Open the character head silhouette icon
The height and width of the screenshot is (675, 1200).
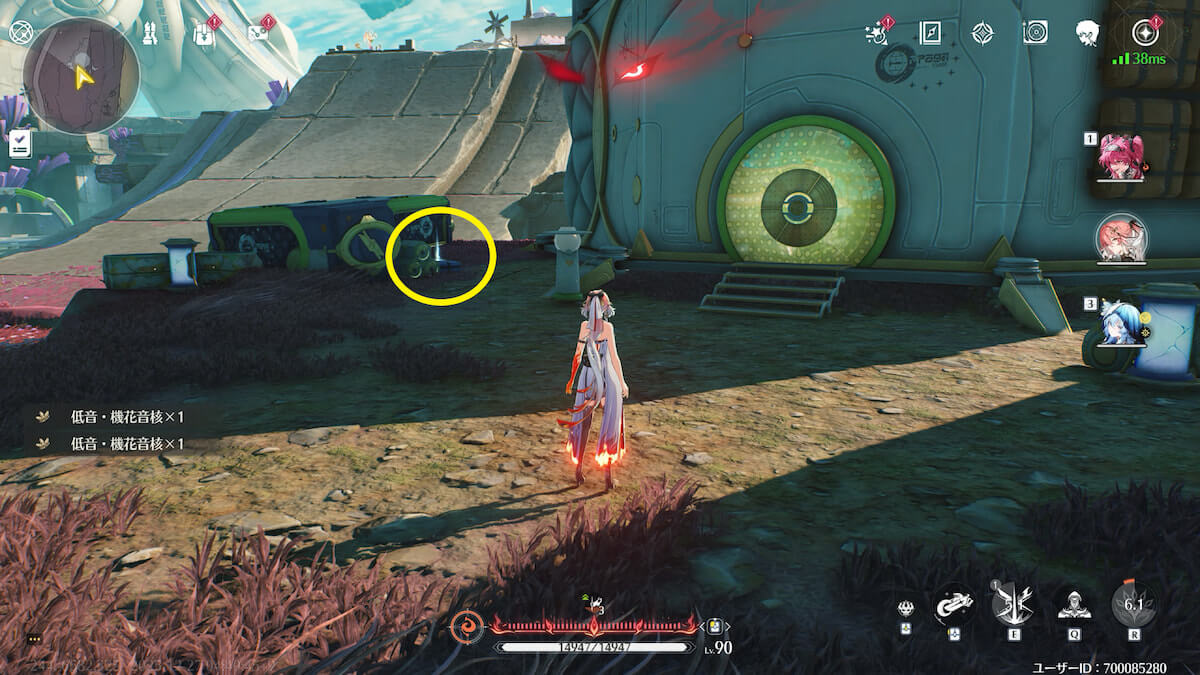[x=1088, y=33]
